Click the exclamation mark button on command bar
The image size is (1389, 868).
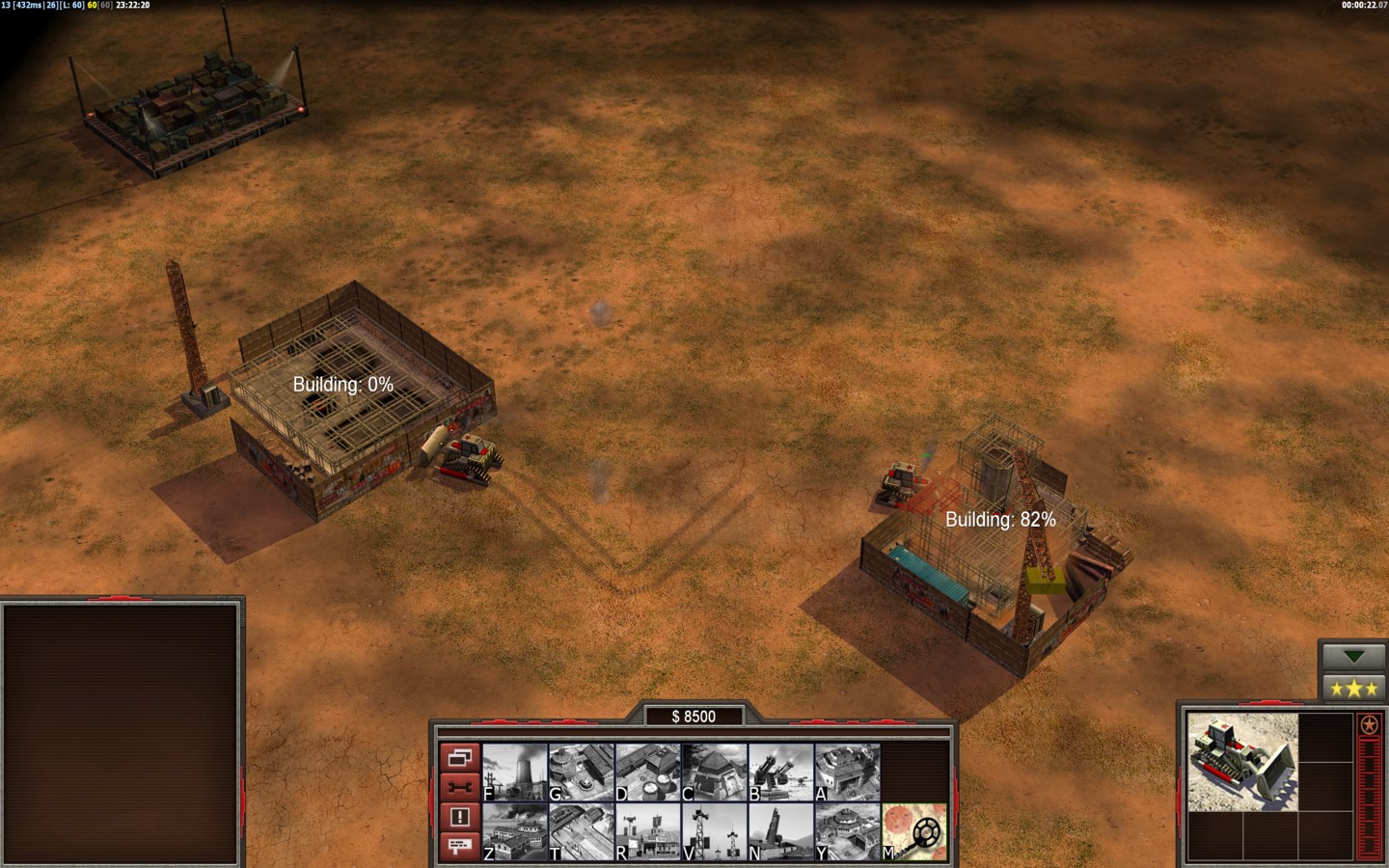[x=459, y=817]
